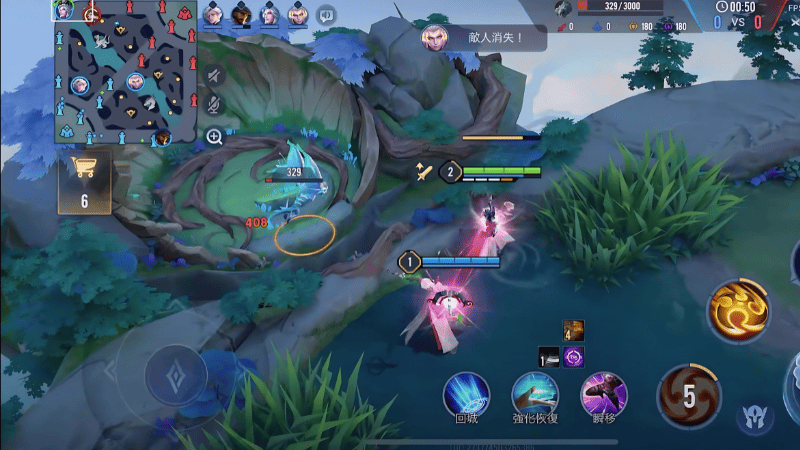The width and height of the screenshot is (800, 450).
Task: Open the minimap
Action: pos(123,72)
